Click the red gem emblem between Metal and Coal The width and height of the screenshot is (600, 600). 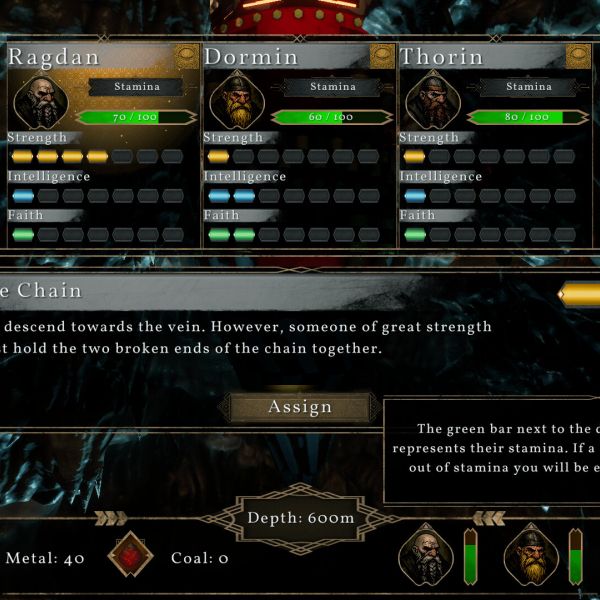(x=128, y=558)
